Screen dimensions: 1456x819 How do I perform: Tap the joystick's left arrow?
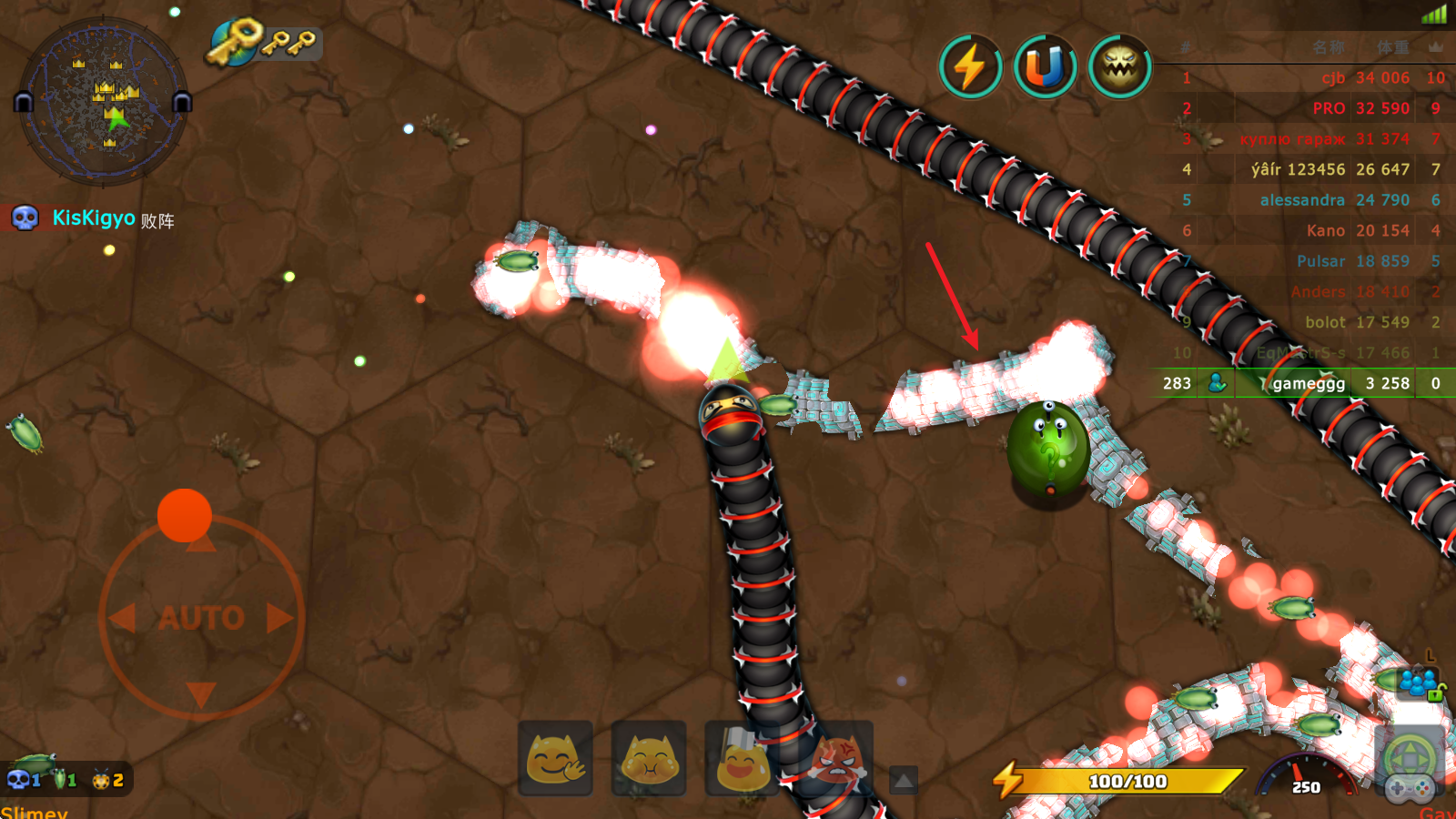point(122,618)
